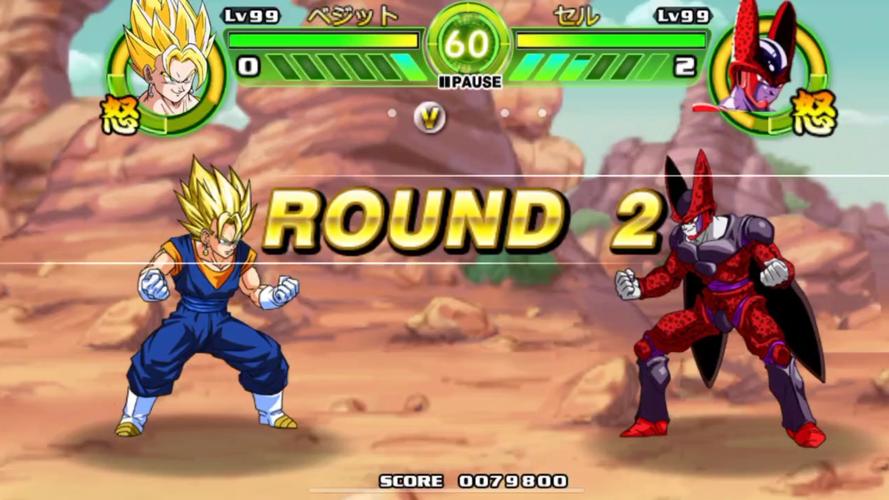Tap Cell's rage kanji icon
The height and width of the screenshot is (500, 889).
click(x=813, y=111)
